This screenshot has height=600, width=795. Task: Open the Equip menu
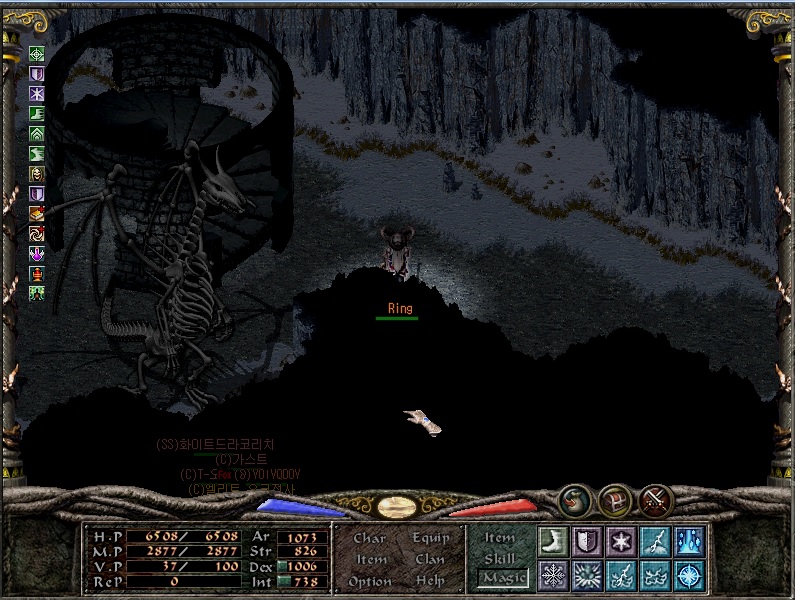click(431, 538)
